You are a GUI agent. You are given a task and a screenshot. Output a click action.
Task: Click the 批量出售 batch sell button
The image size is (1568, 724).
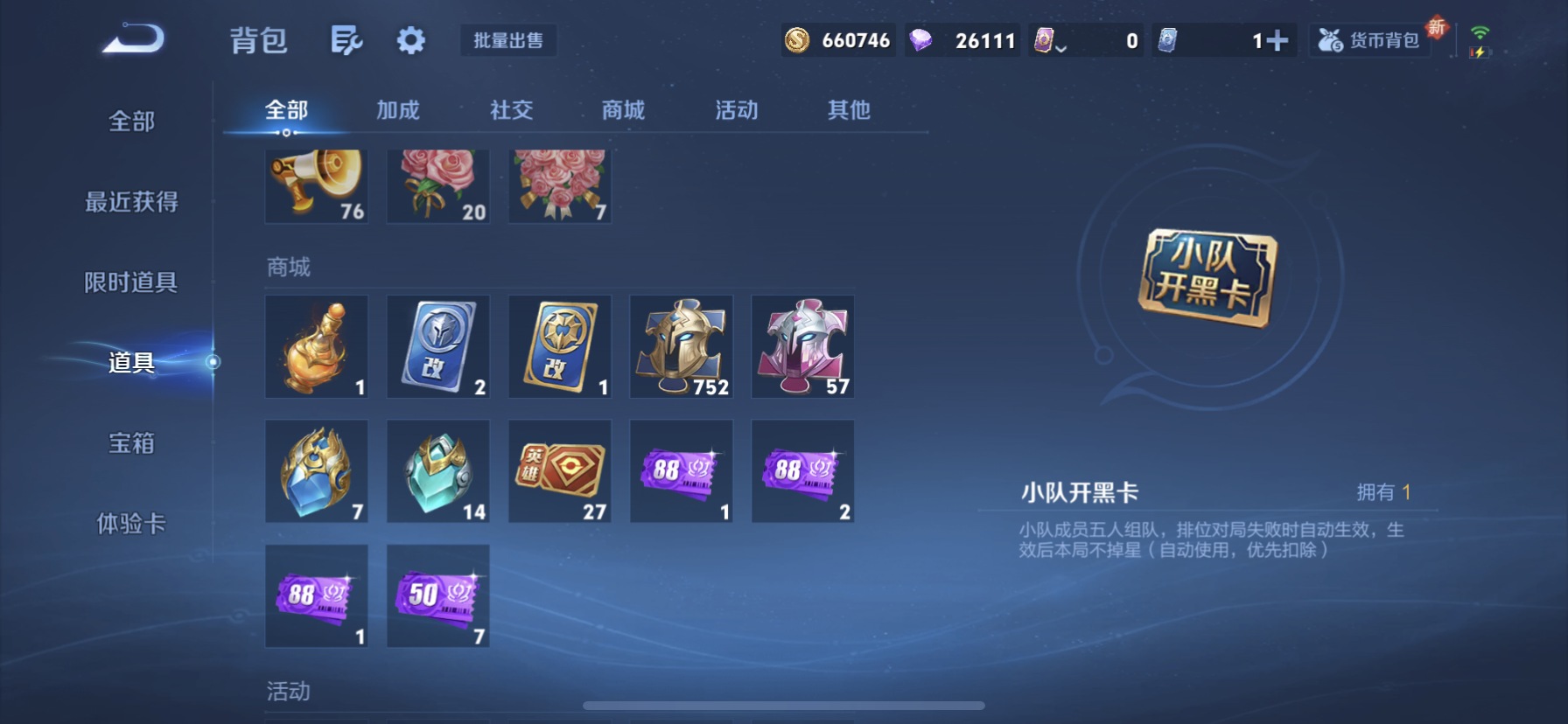(x=508, y=40)
